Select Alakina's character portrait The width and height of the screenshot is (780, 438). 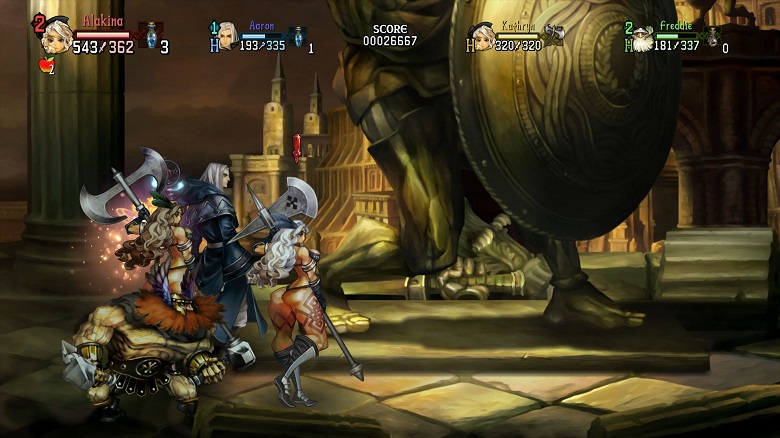(56, 36)
